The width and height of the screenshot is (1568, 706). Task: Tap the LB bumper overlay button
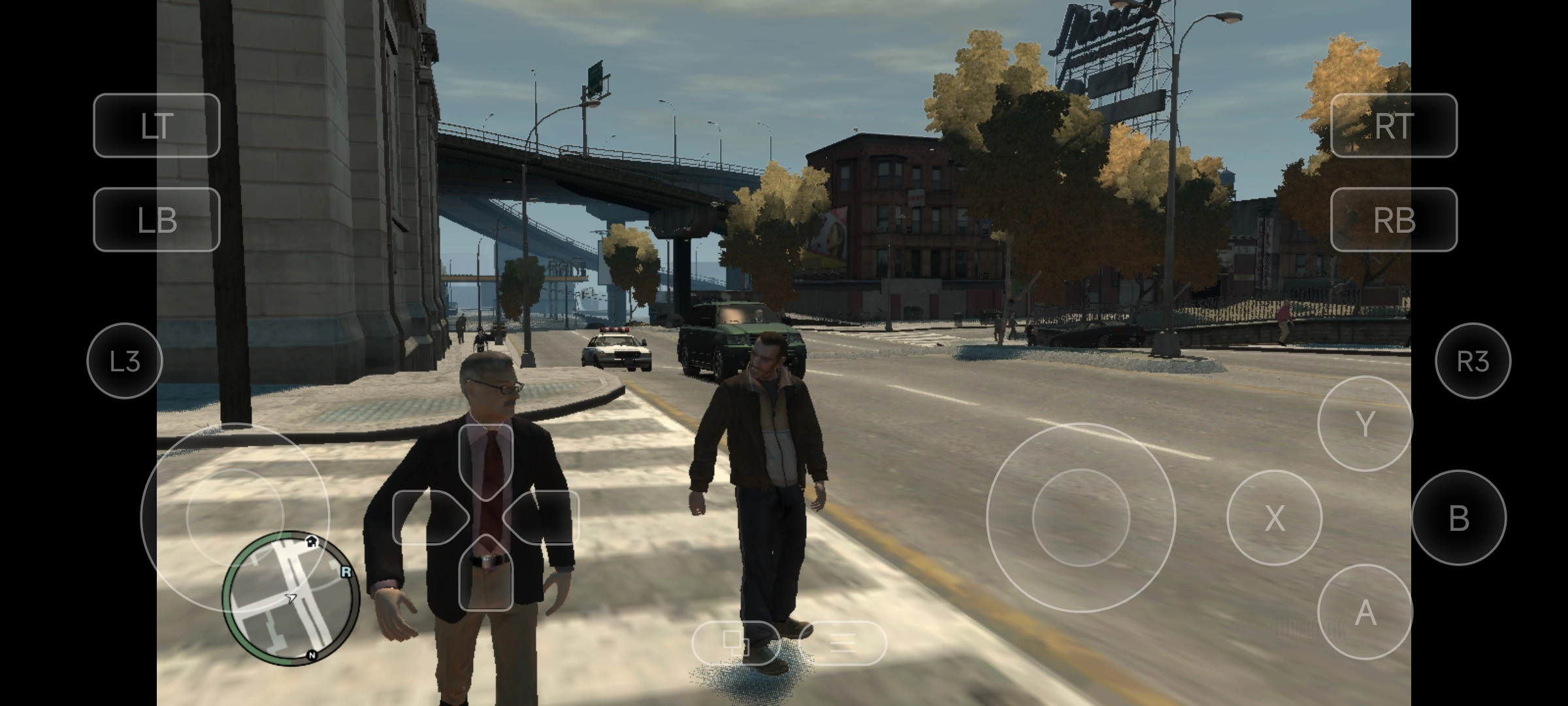[x=157, y=220]
